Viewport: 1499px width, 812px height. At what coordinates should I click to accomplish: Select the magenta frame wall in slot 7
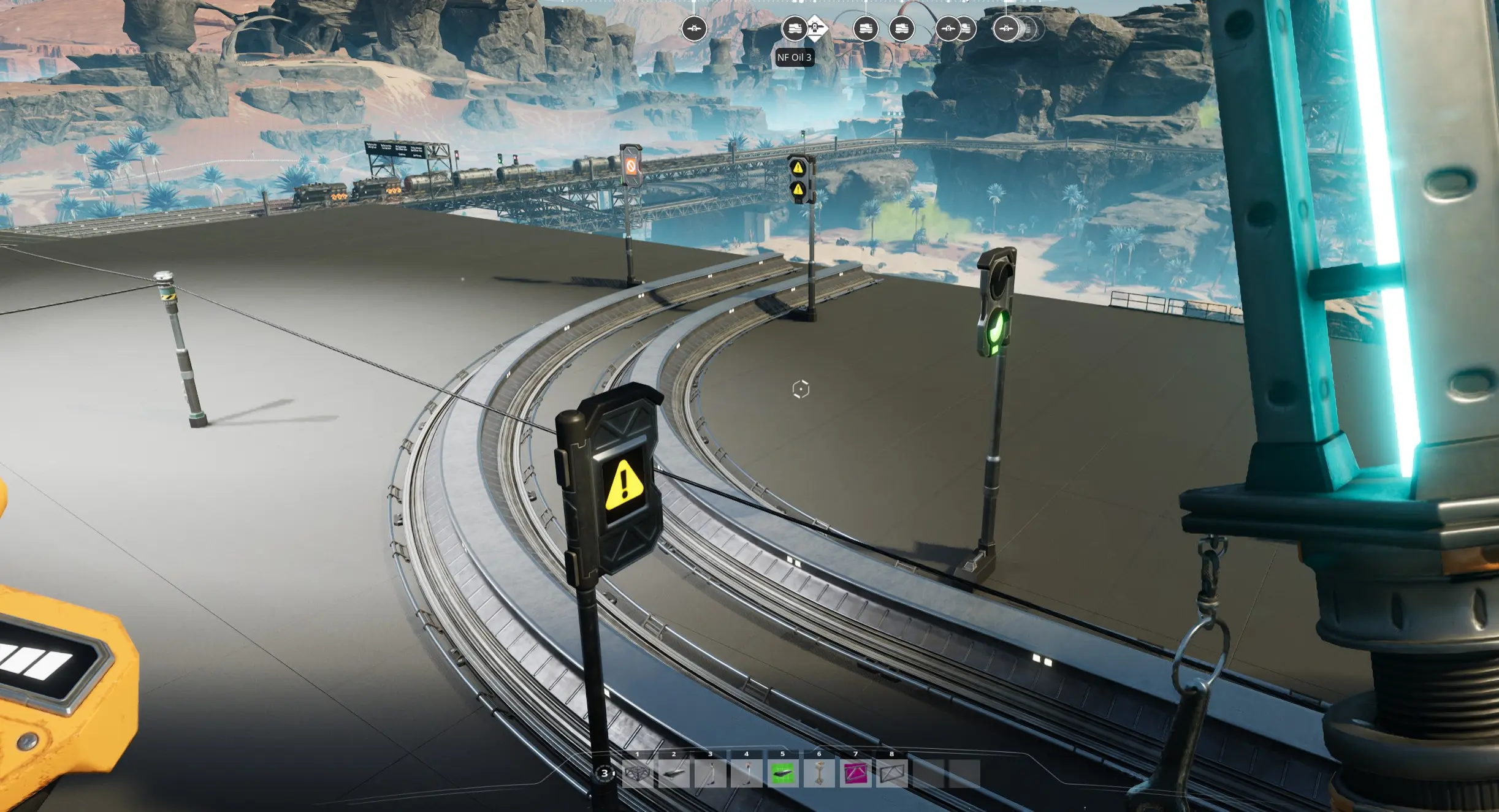click(855, 773)
